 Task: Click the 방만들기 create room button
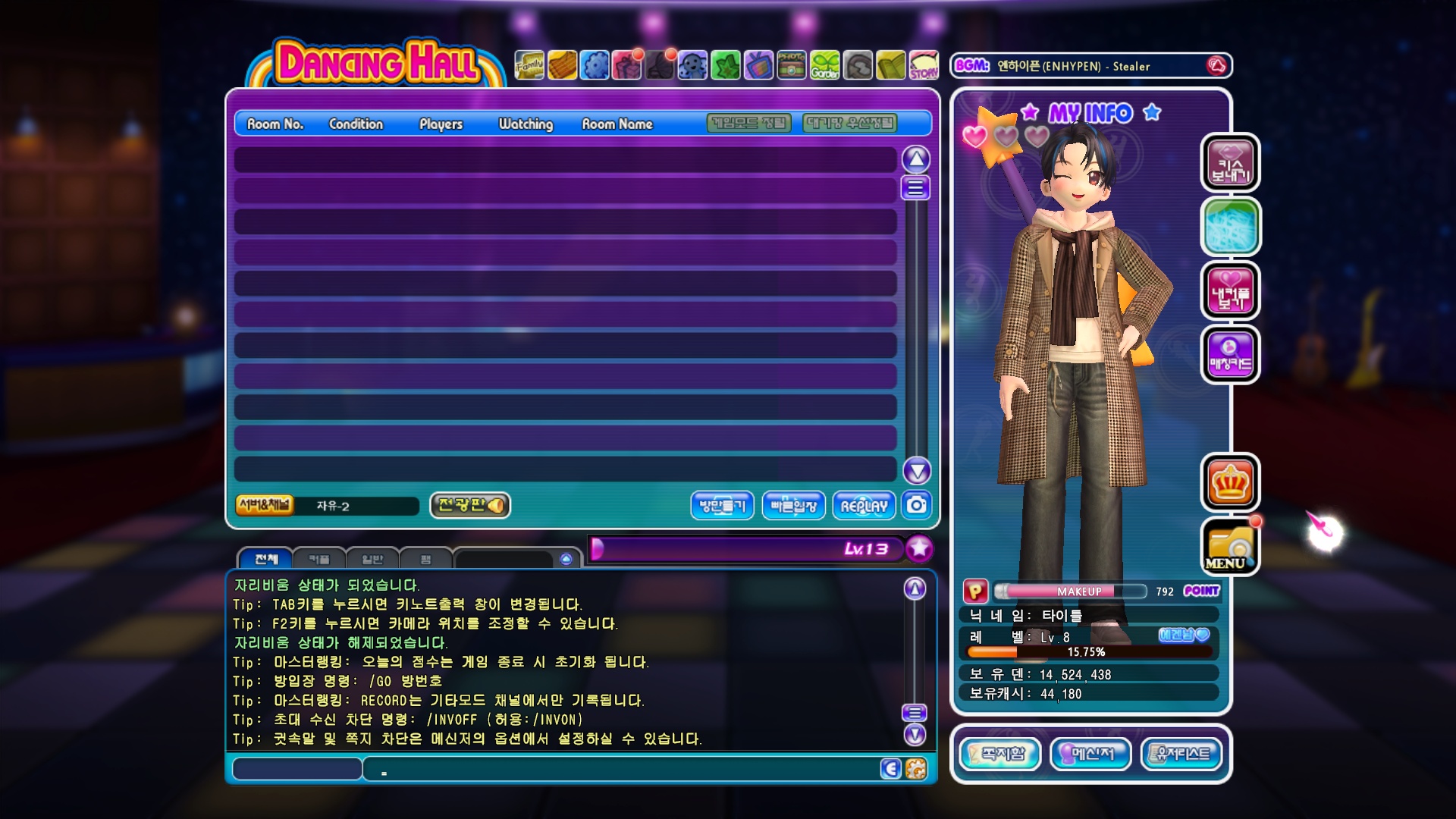722,506
